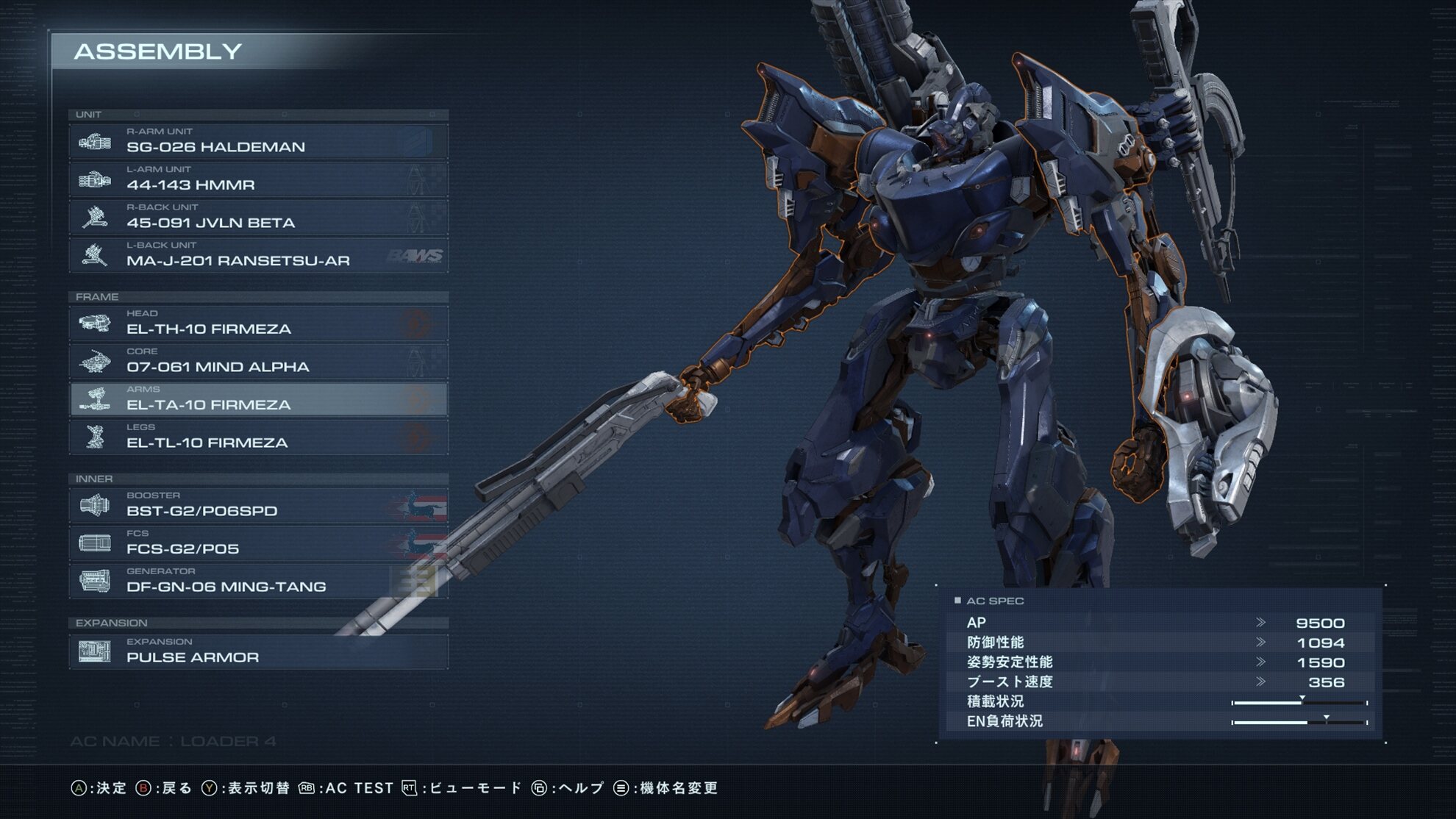The height and width of the screenshot is (819, 1456).
Task: Select the PULSE ARMOR expansion slot
Action: (x=258, y=652)
